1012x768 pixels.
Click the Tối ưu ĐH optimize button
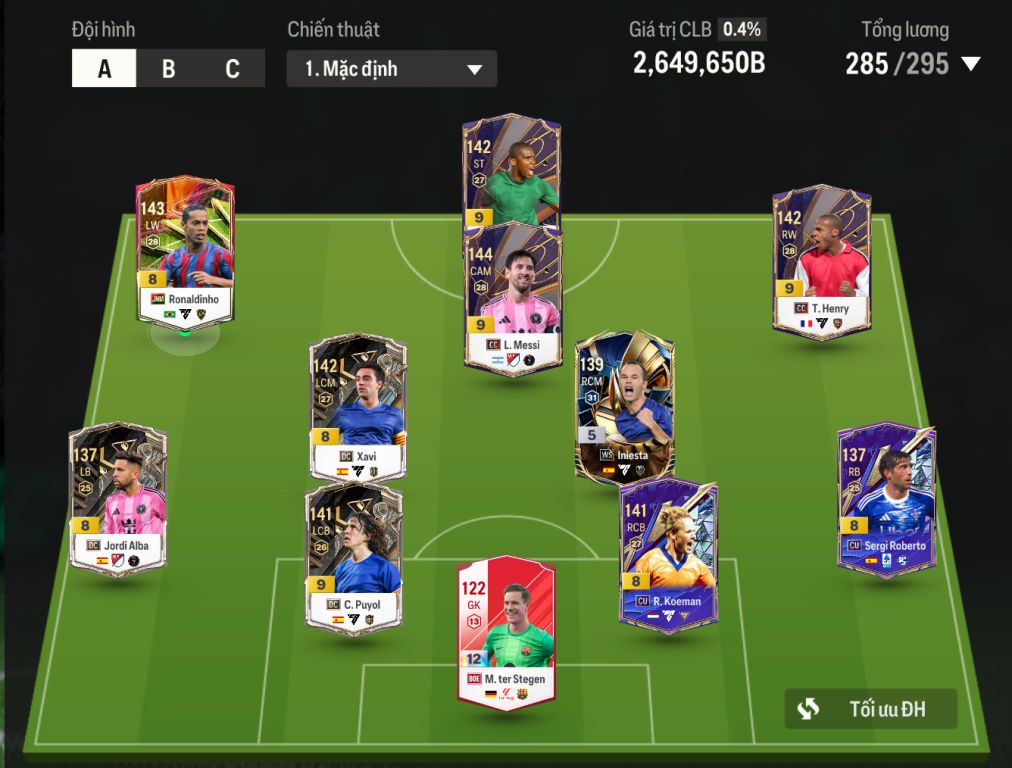point(870,709)
